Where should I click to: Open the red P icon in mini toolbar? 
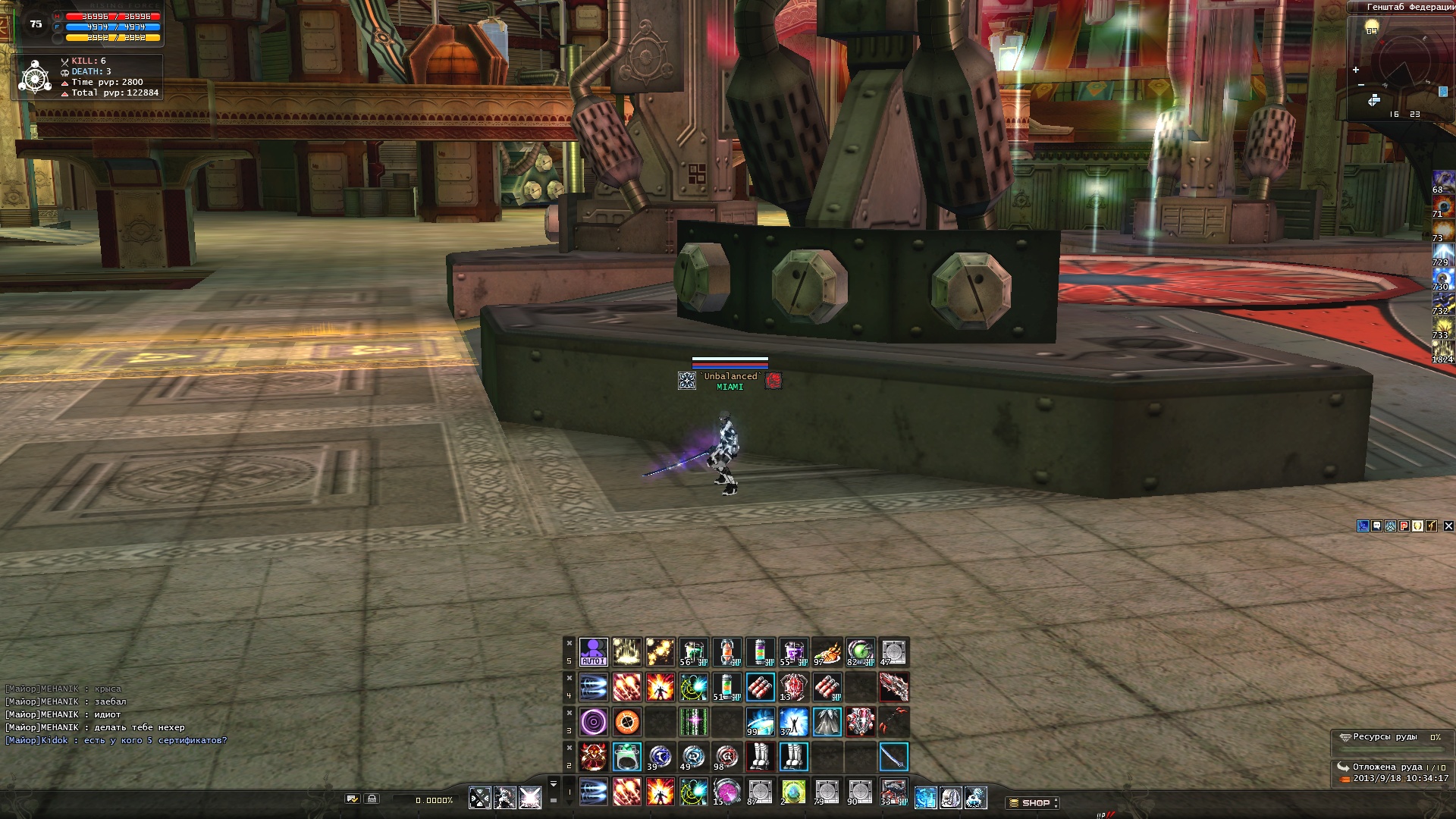click(x=1404, y=526)
